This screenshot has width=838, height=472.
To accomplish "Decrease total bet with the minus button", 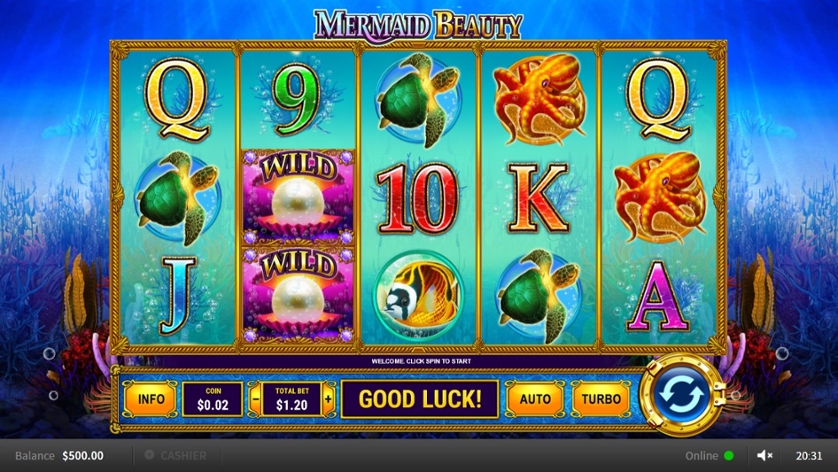I will [x=253, y=399].
